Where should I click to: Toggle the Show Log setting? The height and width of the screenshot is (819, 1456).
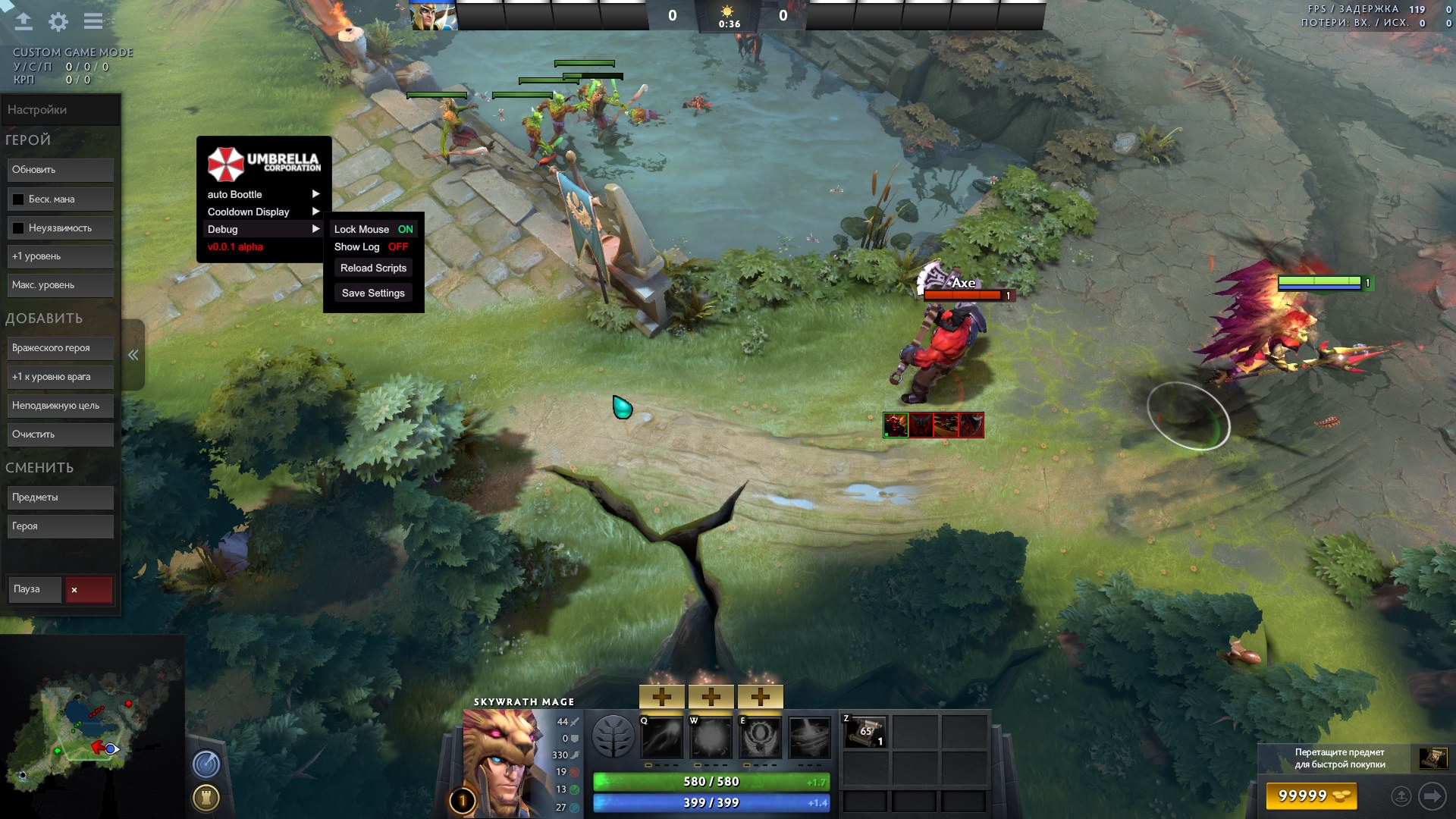[x=371, y=247]
